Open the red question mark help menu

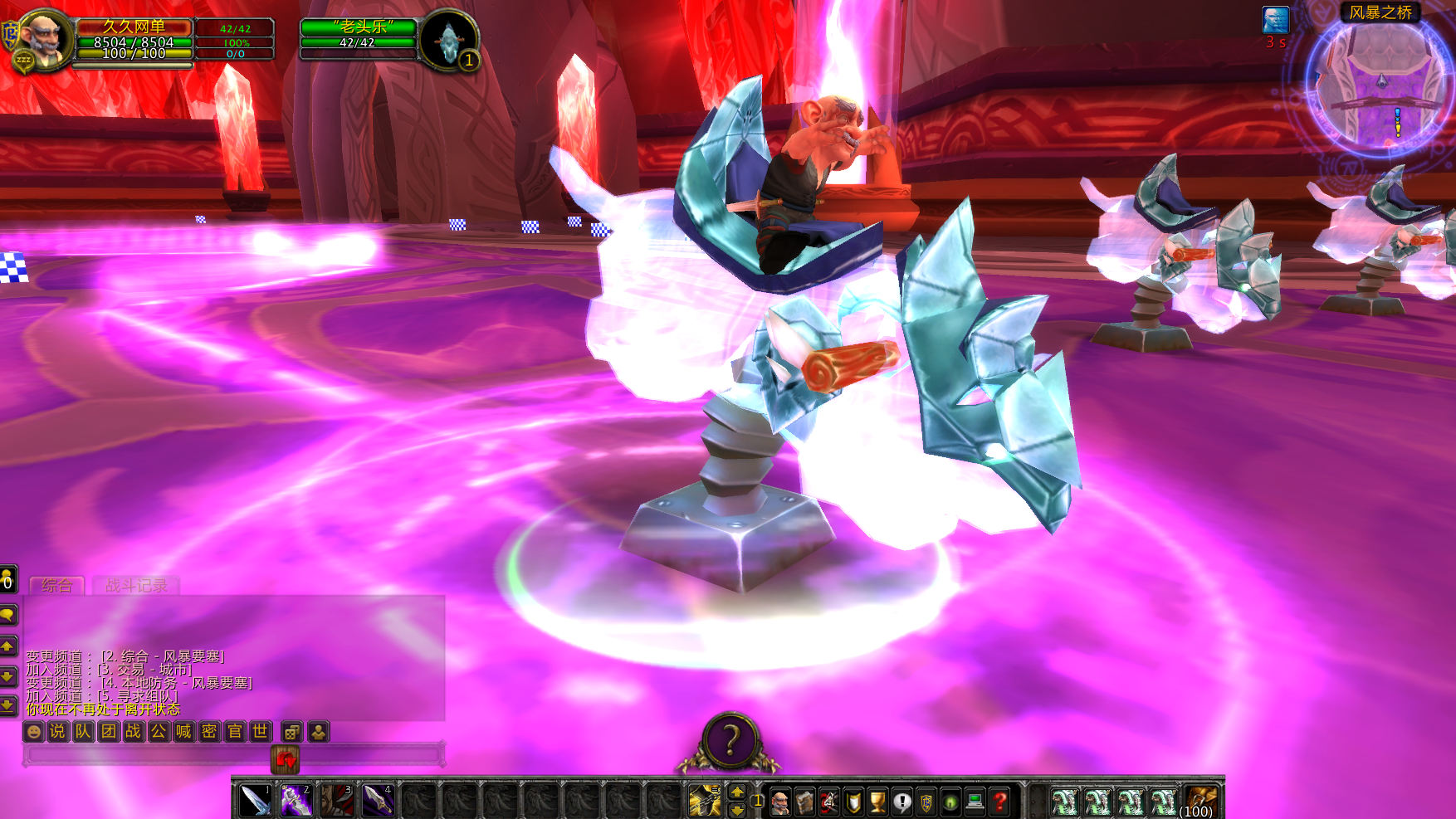(1000, 802)
